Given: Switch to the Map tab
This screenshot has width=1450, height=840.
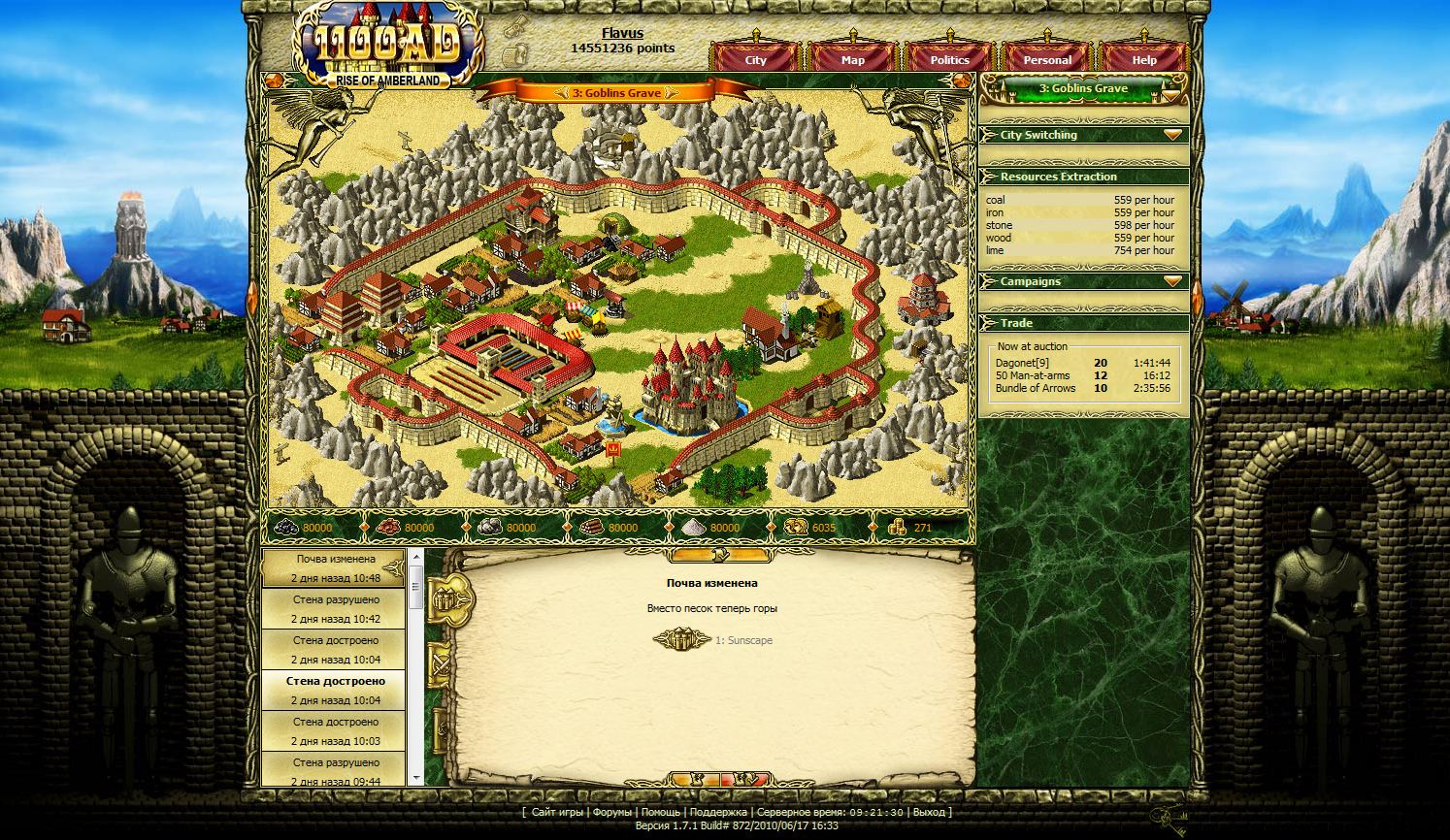Looking at the screenshot, I should 852,60.
